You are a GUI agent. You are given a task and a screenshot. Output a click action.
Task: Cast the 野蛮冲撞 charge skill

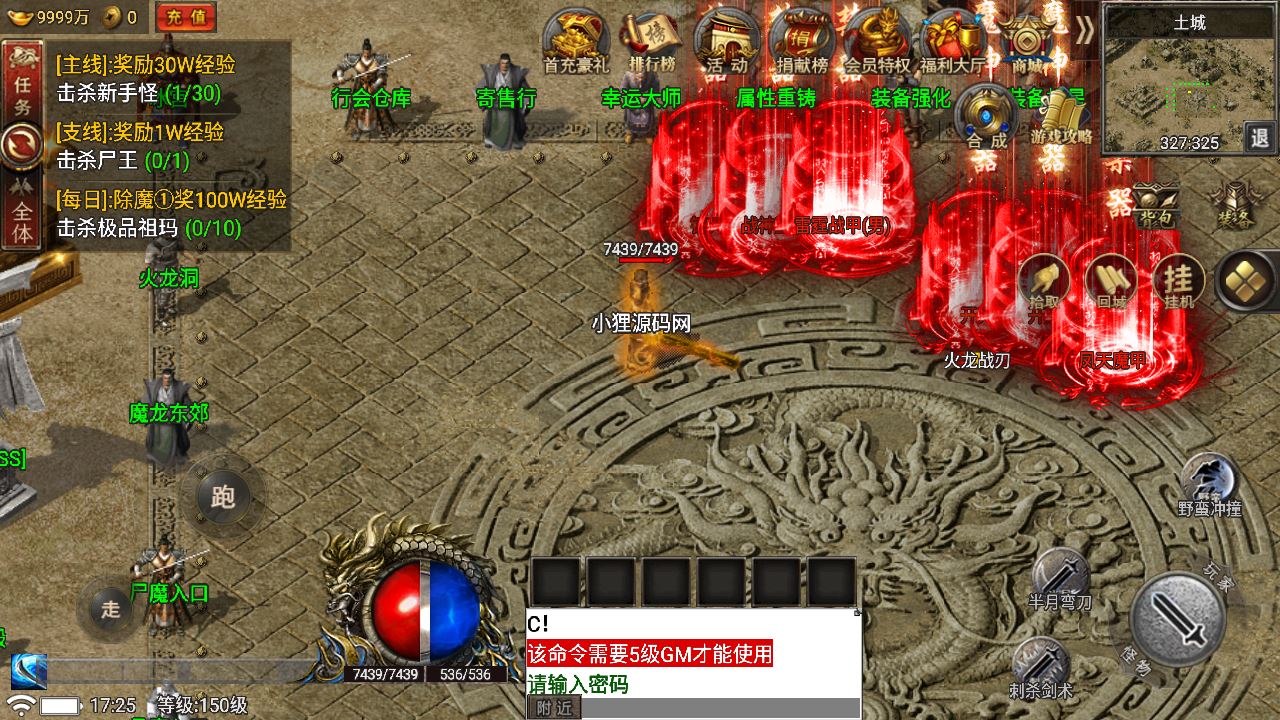1209,485
